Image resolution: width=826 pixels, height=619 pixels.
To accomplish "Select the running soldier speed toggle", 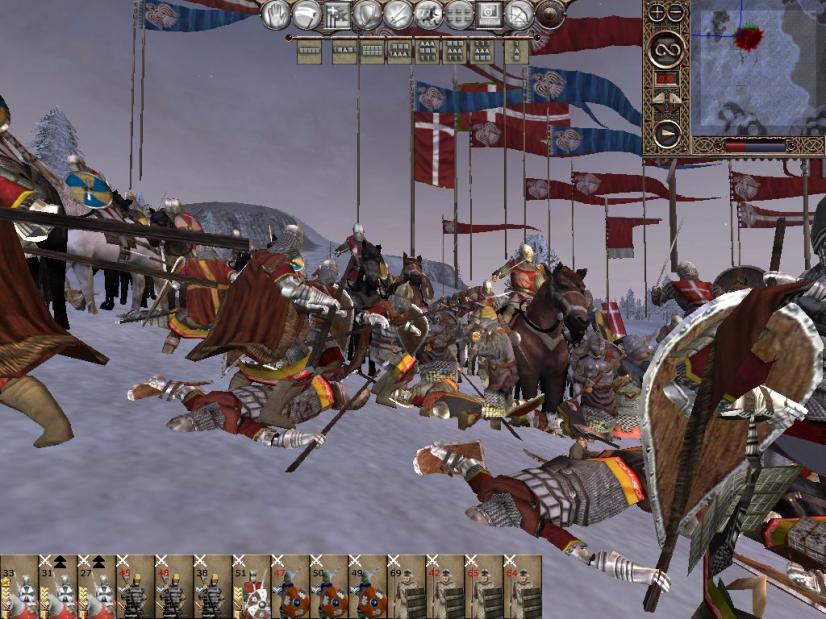I will pyautogui.click(x=428, y=14).
